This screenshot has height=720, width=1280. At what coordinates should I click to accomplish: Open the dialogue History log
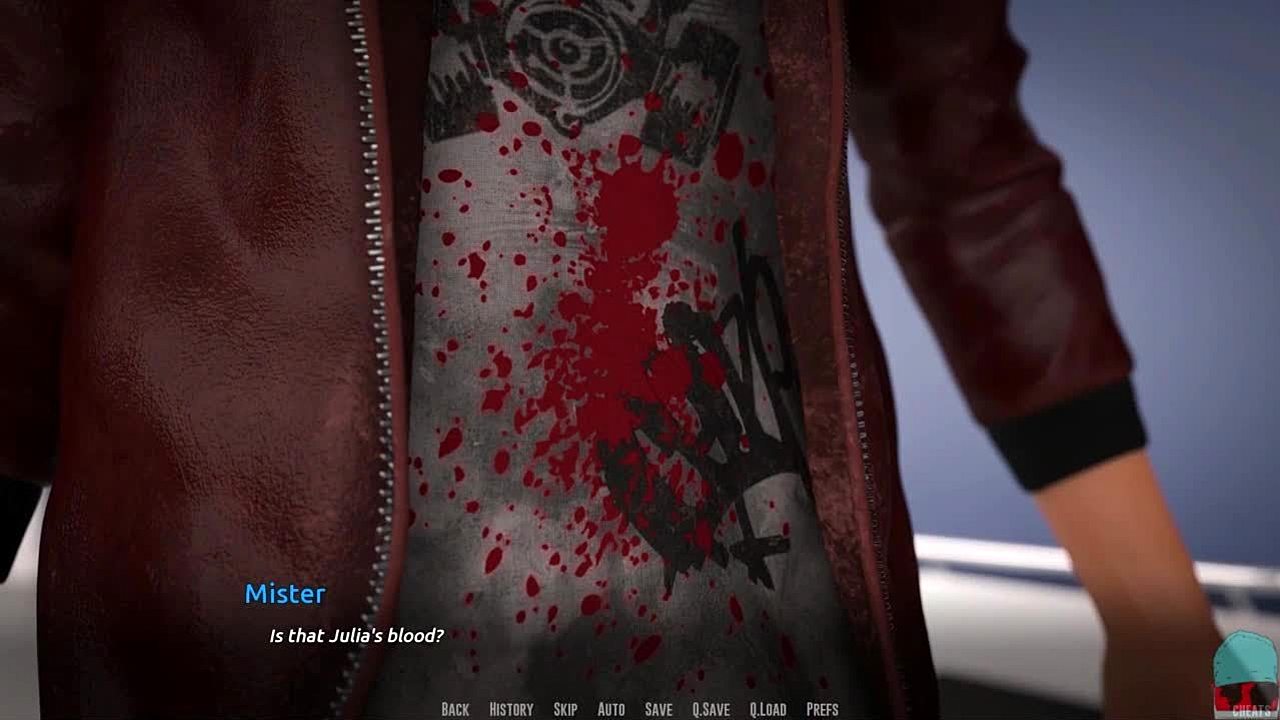(511, 709)
